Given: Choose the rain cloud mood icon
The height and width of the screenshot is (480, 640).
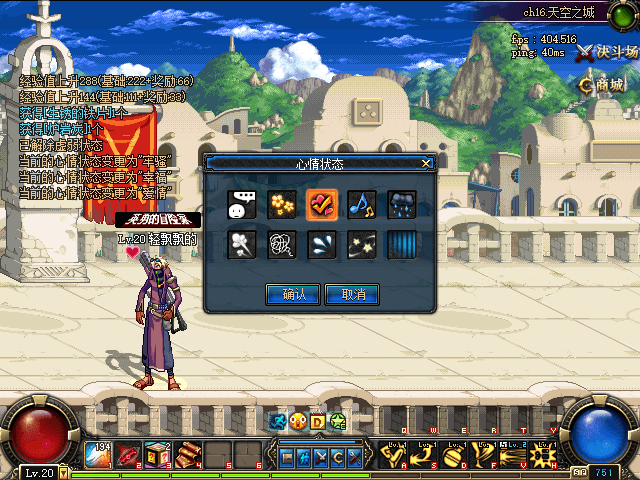Looking at the screenshot, I should [401, 205].
